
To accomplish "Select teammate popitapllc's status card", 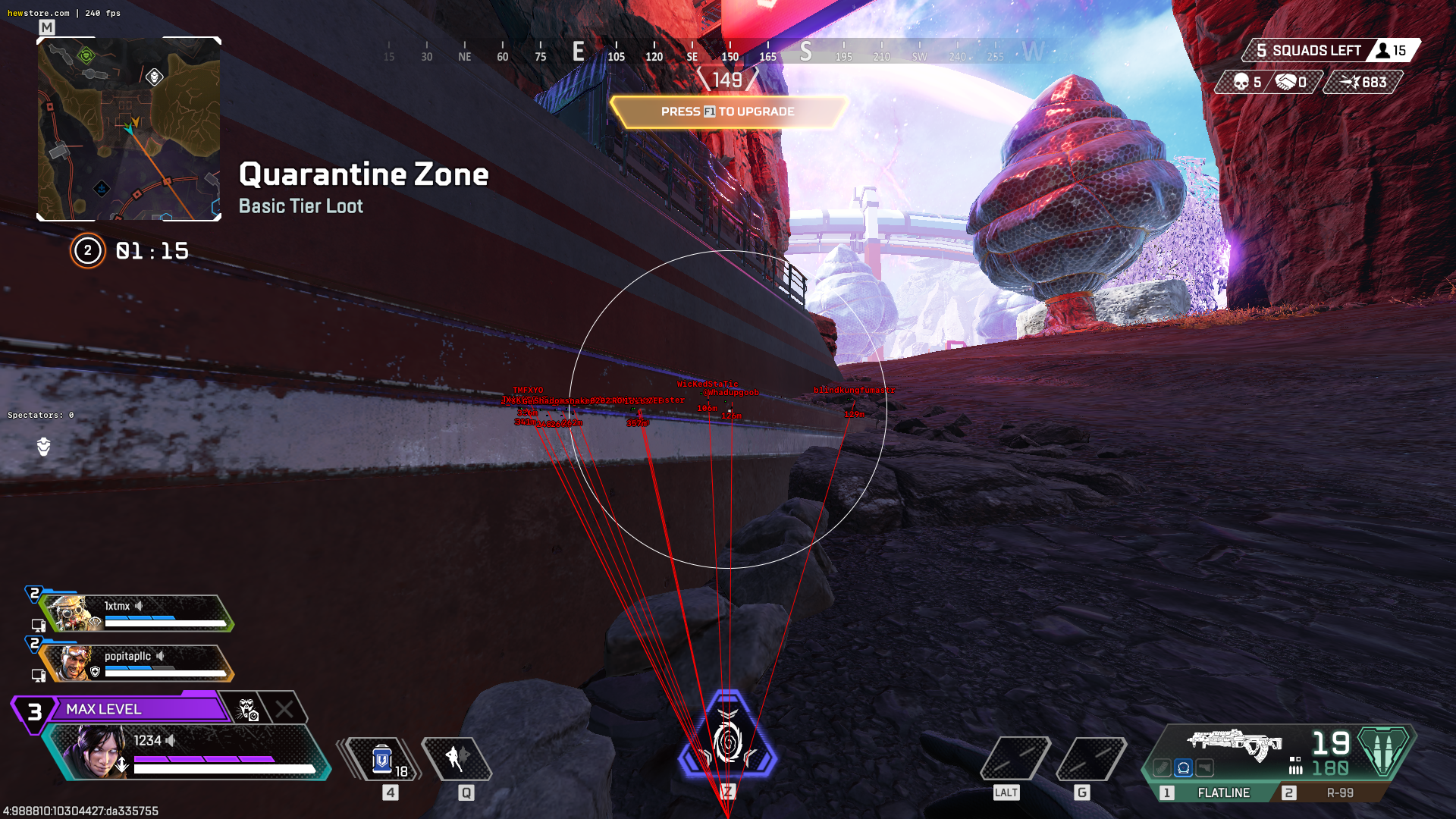I will tap(136, 663).
